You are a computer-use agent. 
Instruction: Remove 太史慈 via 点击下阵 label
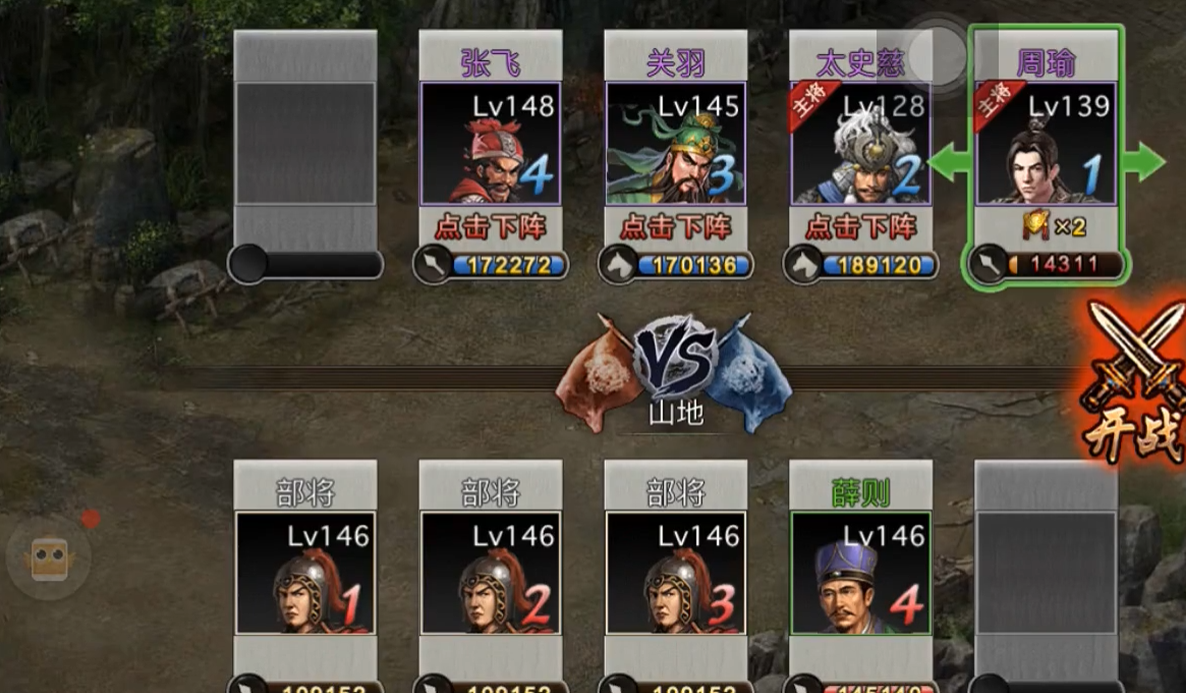tap(861, 227)
